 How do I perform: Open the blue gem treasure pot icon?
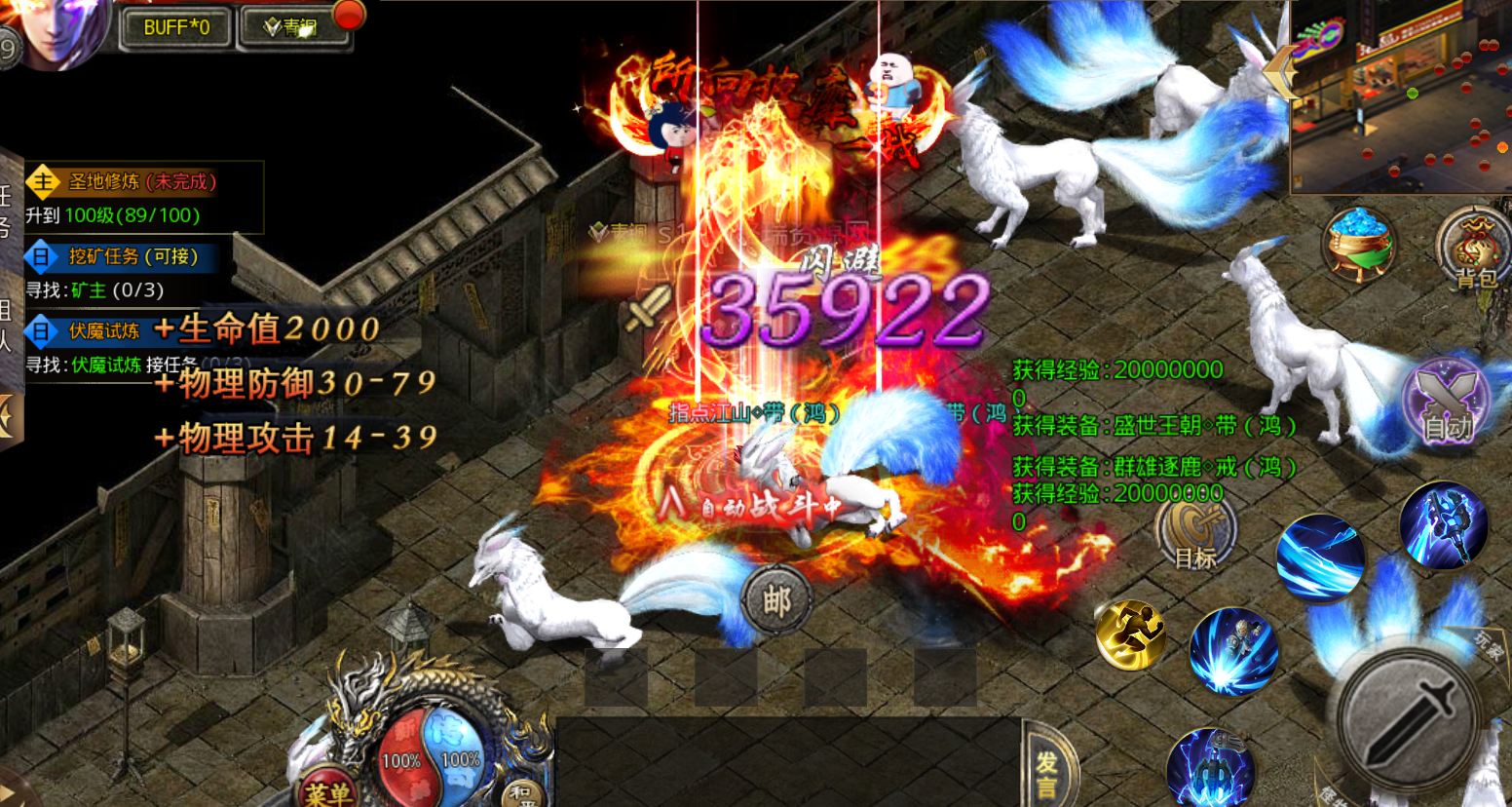[1359, 244]
